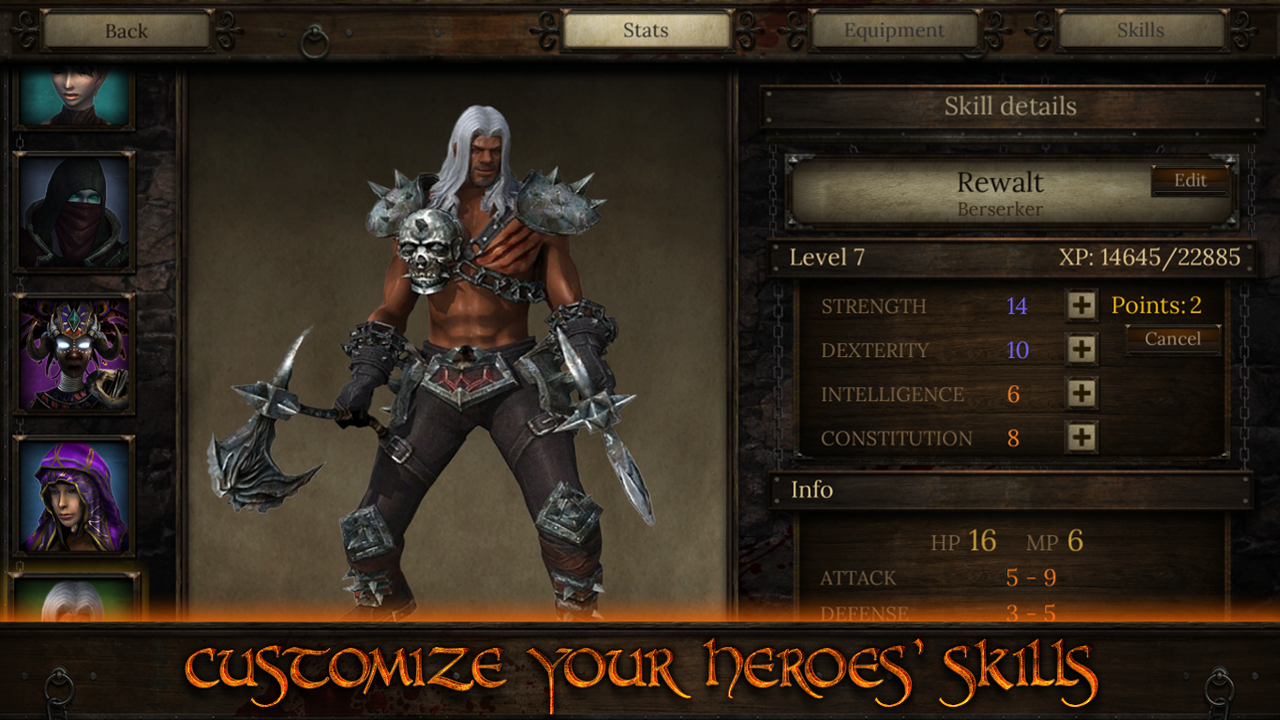
Task: Increase the Constitution attribute
Action: pyautogui.click(x=1079, y=437)
